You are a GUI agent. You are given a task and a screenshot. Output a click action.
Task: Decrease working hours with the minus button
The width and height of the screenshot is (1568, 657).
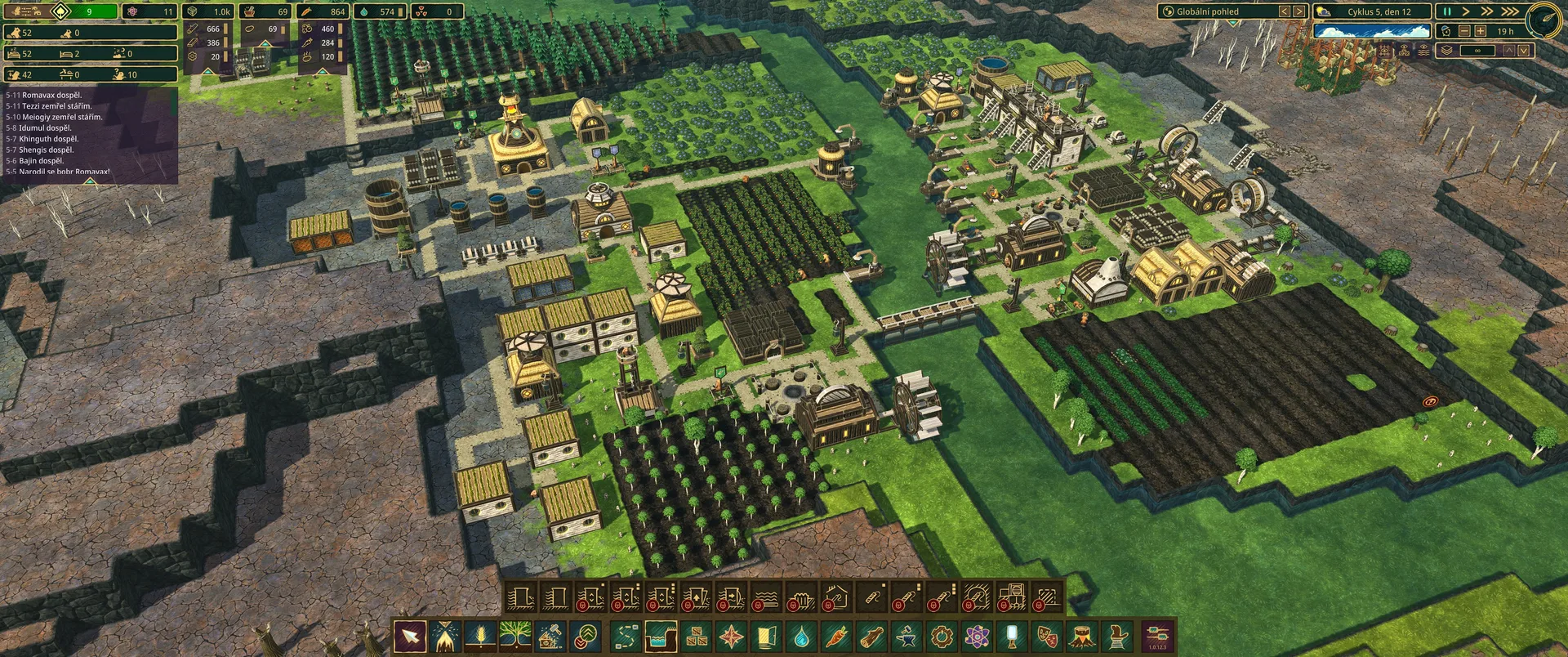(x=1464, y=31)
